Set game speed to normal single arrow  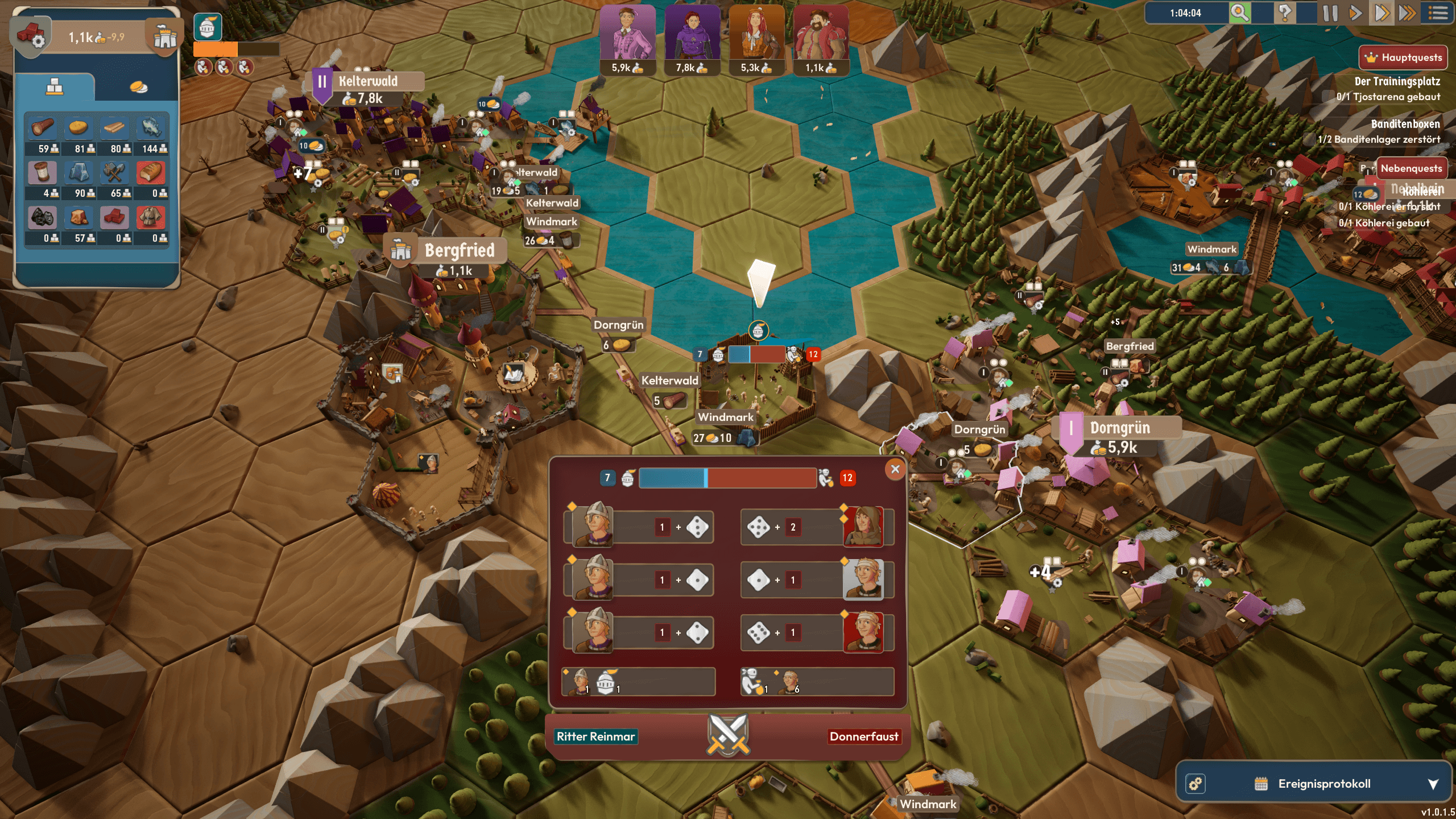[1355, 13]
